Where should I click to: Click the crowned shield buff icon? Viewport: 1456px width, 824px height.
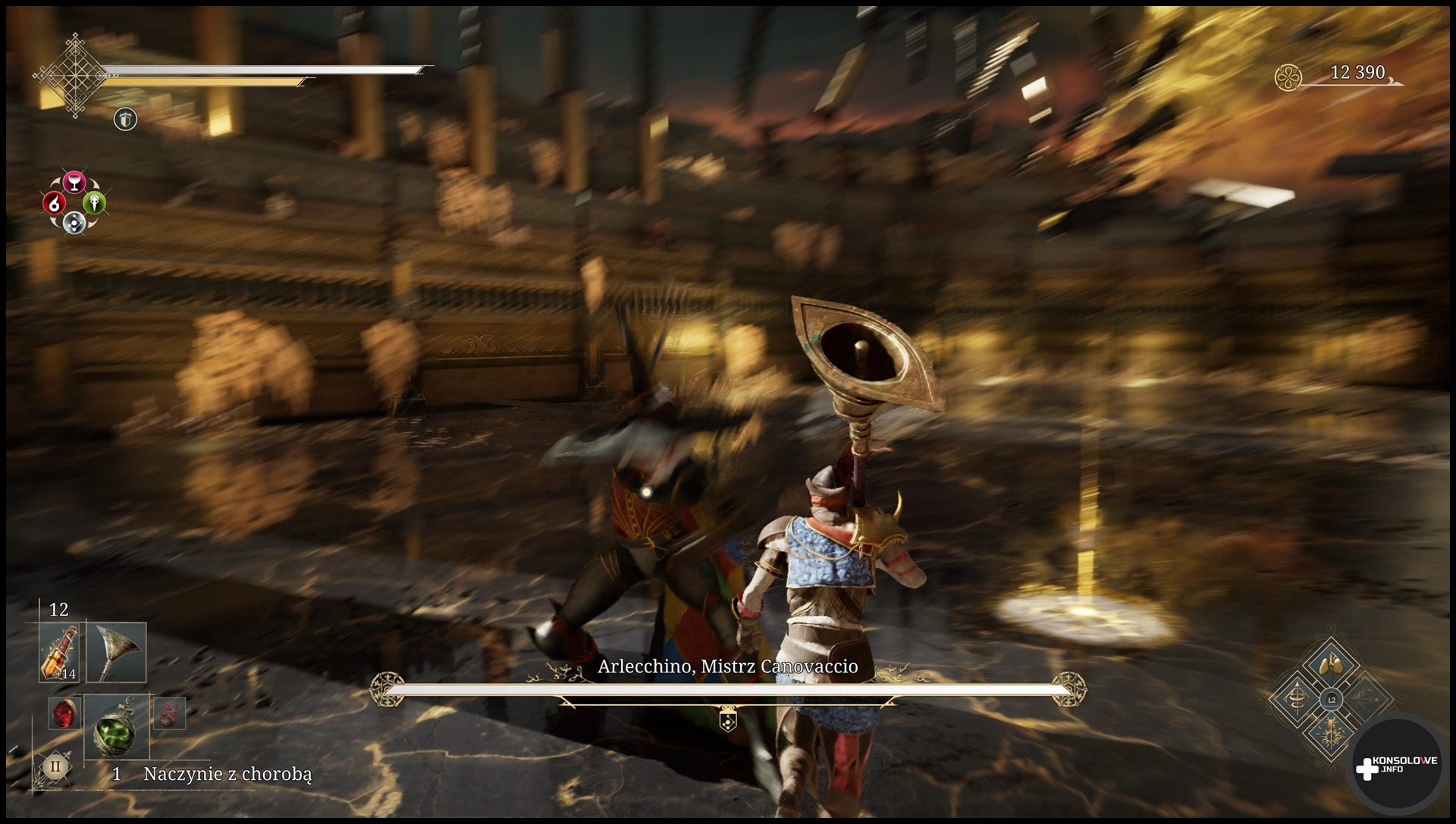point(125,119)
